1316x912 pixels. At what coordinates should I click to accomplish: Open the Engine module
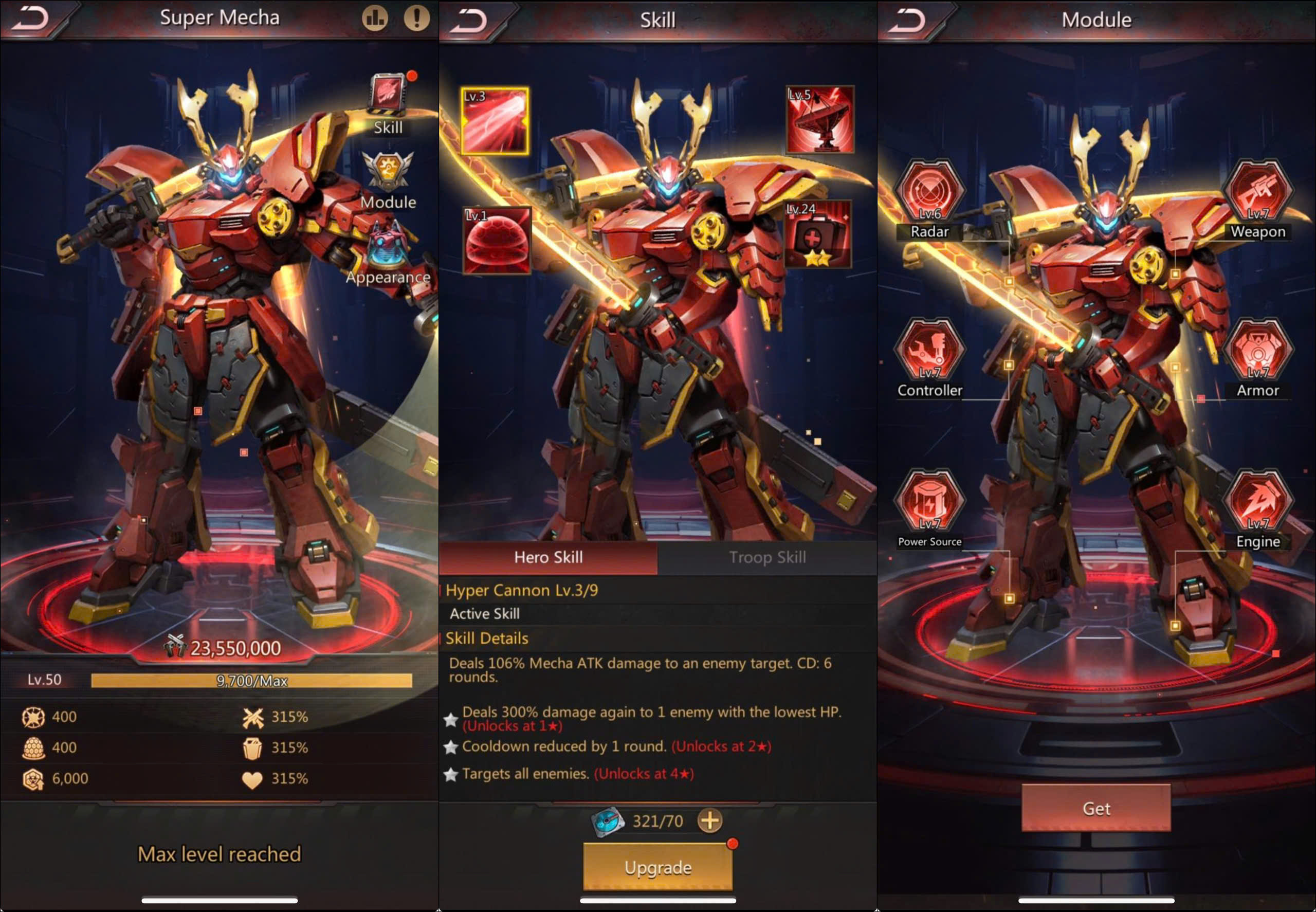(1258, 501)
